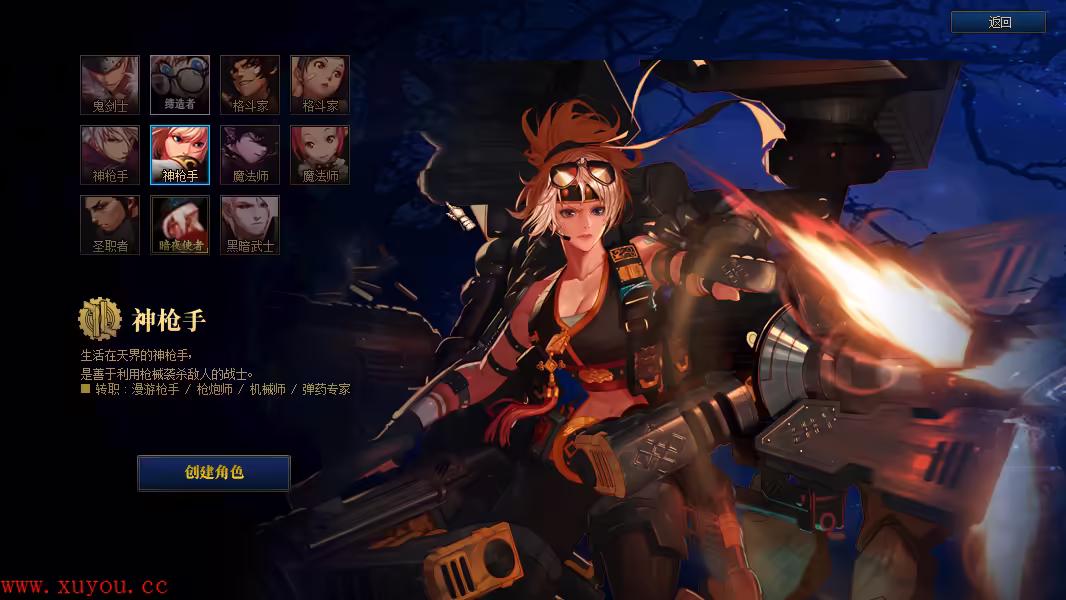Select the 鬼剑士 class portrait

click(x=110, y=85)
